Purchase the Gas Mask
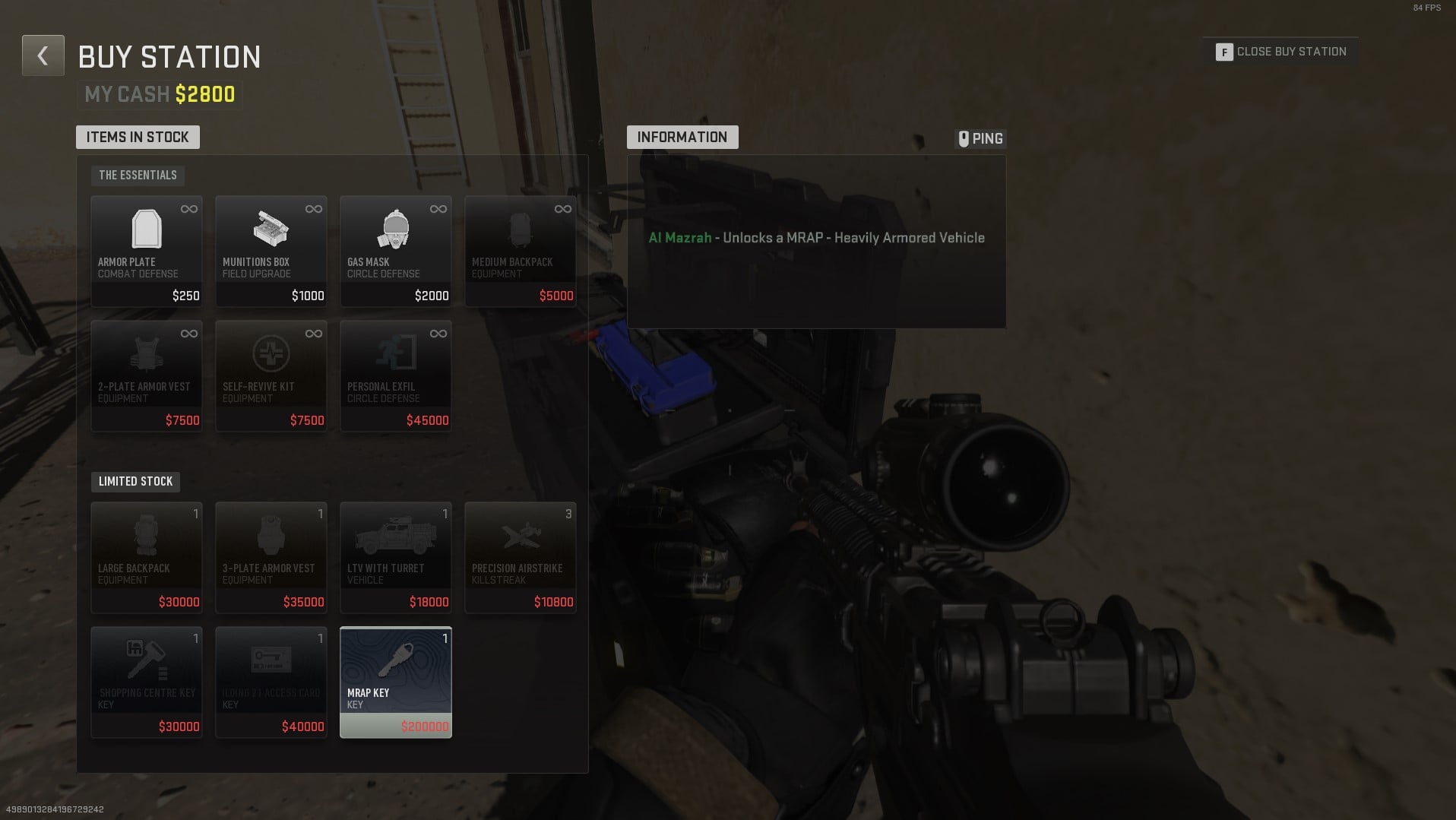Image resolution: width=1456 pixels, height=820 pixels. coord(395,251)
